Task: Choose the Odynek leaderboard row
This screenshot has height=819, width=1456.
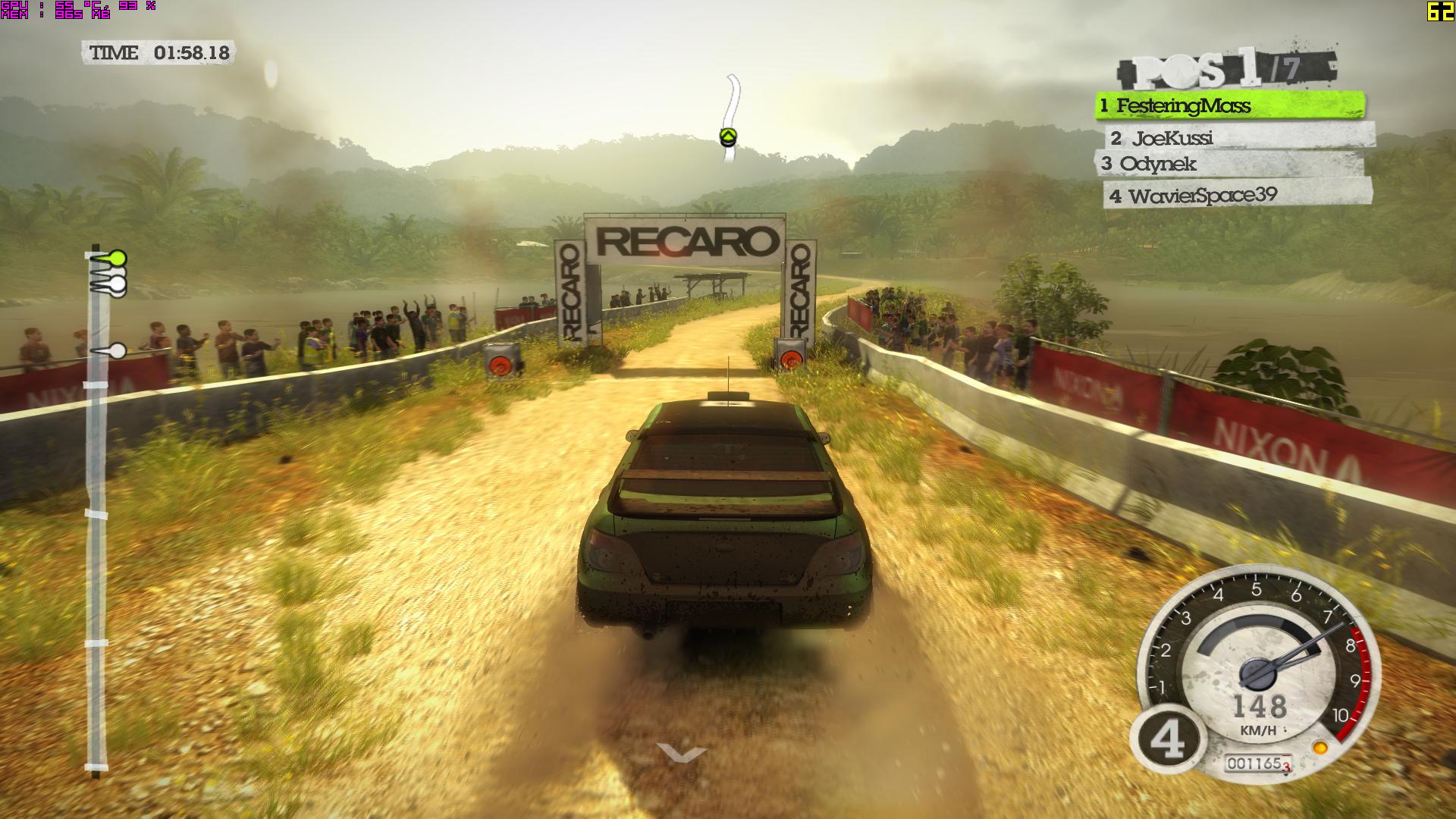Action: (x=1228, y=164)
